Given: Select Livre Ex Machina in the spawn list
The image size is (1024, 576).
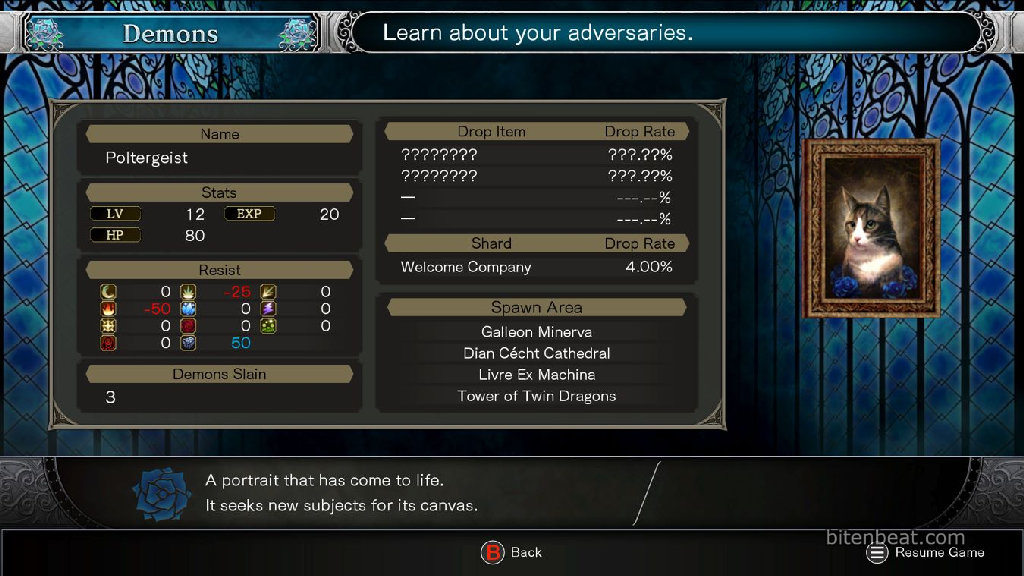Looking at the screenshot, I should tap(536, 375).
